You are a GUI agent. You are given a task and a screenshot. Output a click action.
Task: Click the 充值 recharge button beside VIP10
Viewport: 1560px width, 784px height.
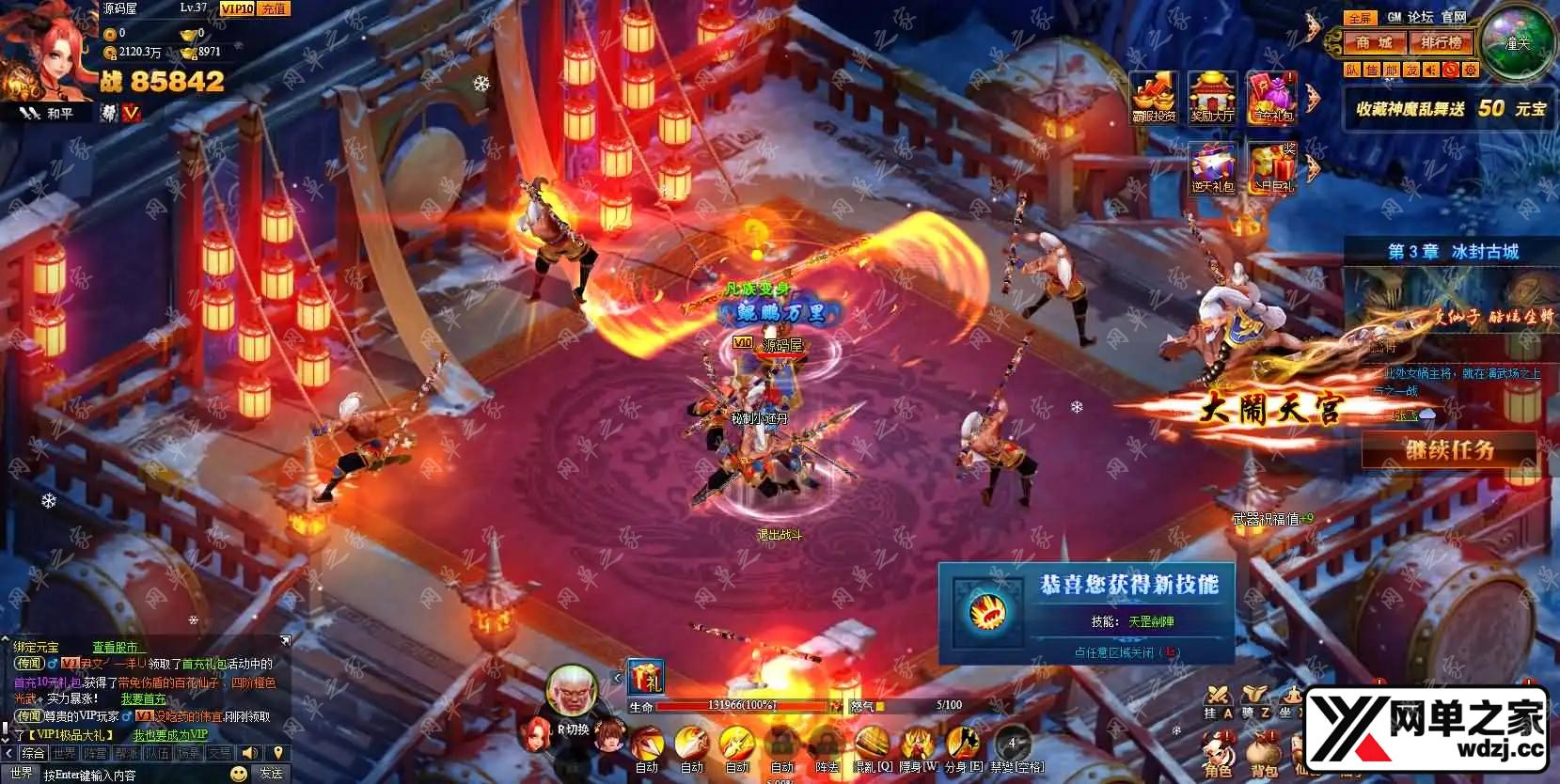click(273, 8)
